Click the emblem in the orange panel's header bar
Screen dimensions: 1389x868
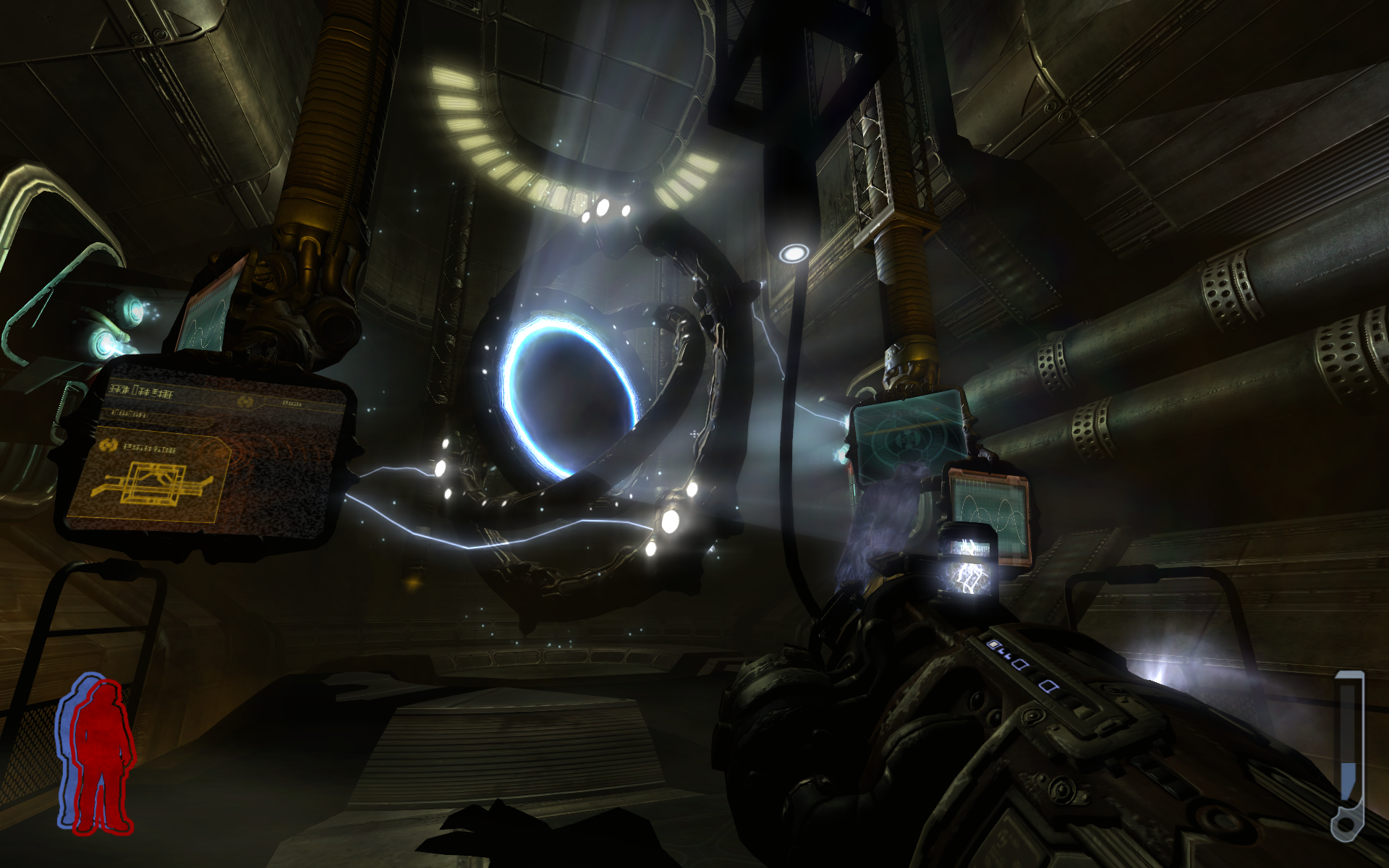(245, 401)
